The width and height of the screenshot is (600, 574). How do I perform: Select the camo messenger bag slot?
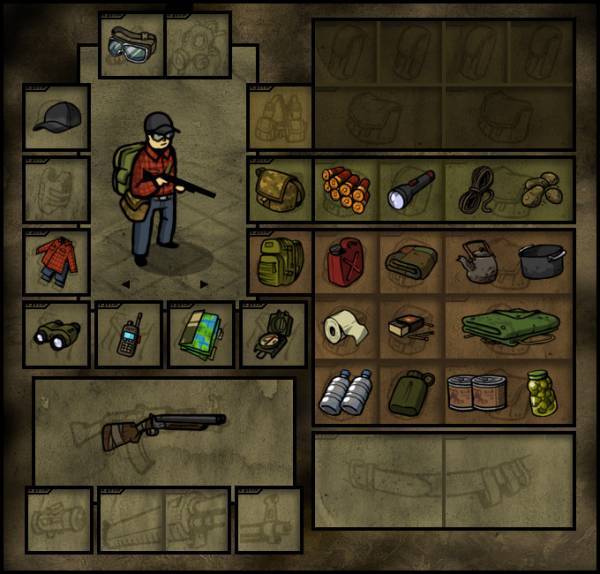[278, 188]
